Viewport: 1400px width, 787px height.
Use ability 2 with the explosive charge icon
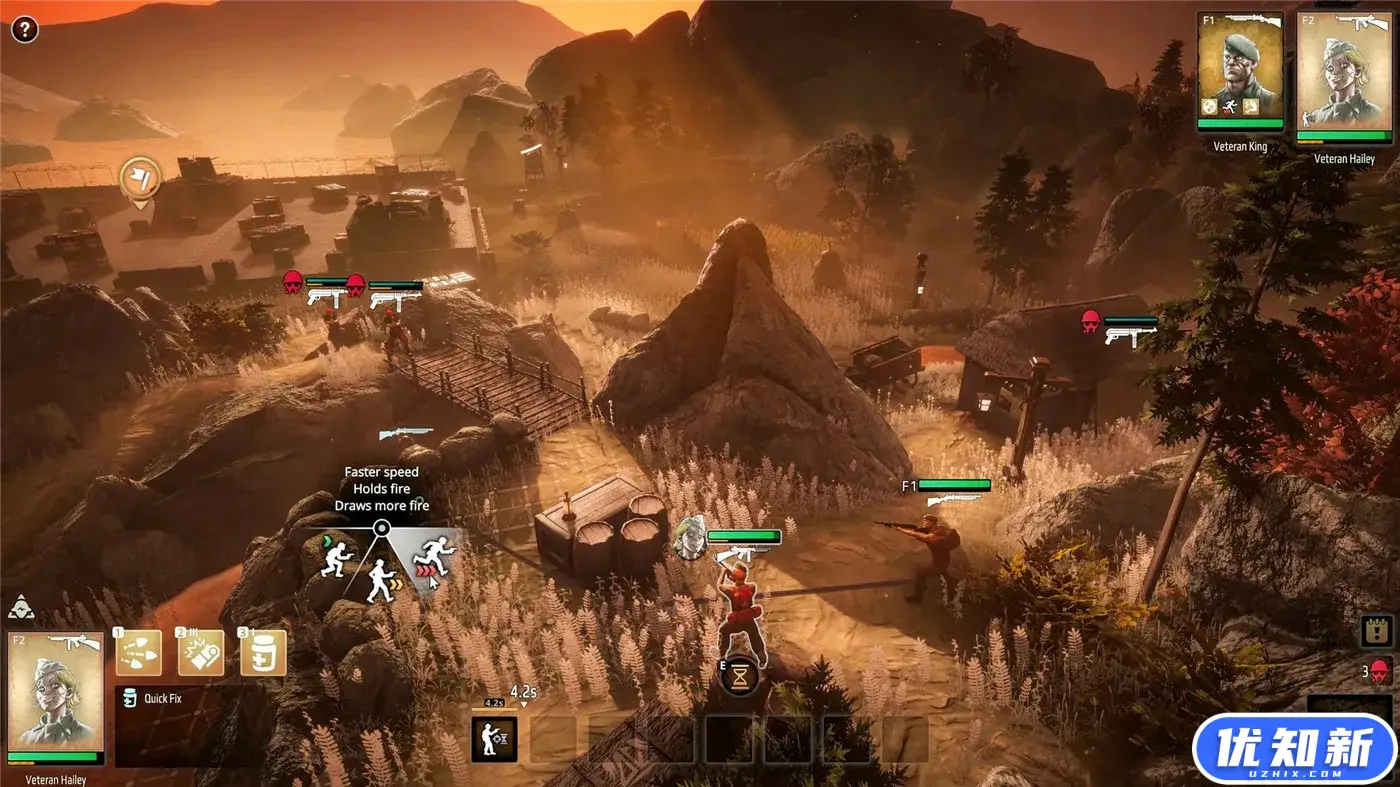(x=201, y=653)
